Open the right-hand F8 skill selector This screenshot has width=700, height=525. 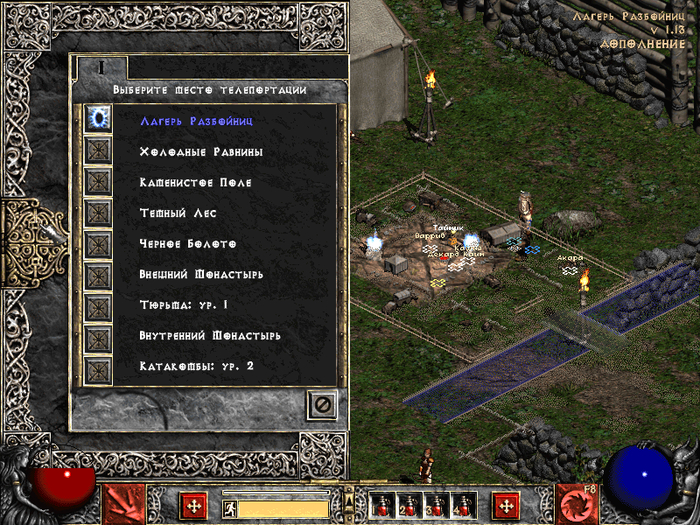577,505
